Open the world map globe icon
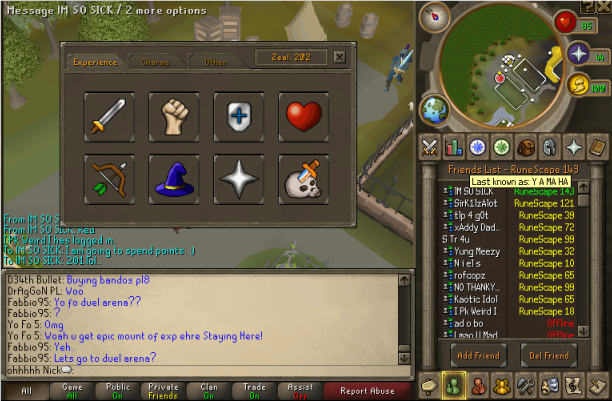The width and height of the screenshot is (612, 401). 435,108
